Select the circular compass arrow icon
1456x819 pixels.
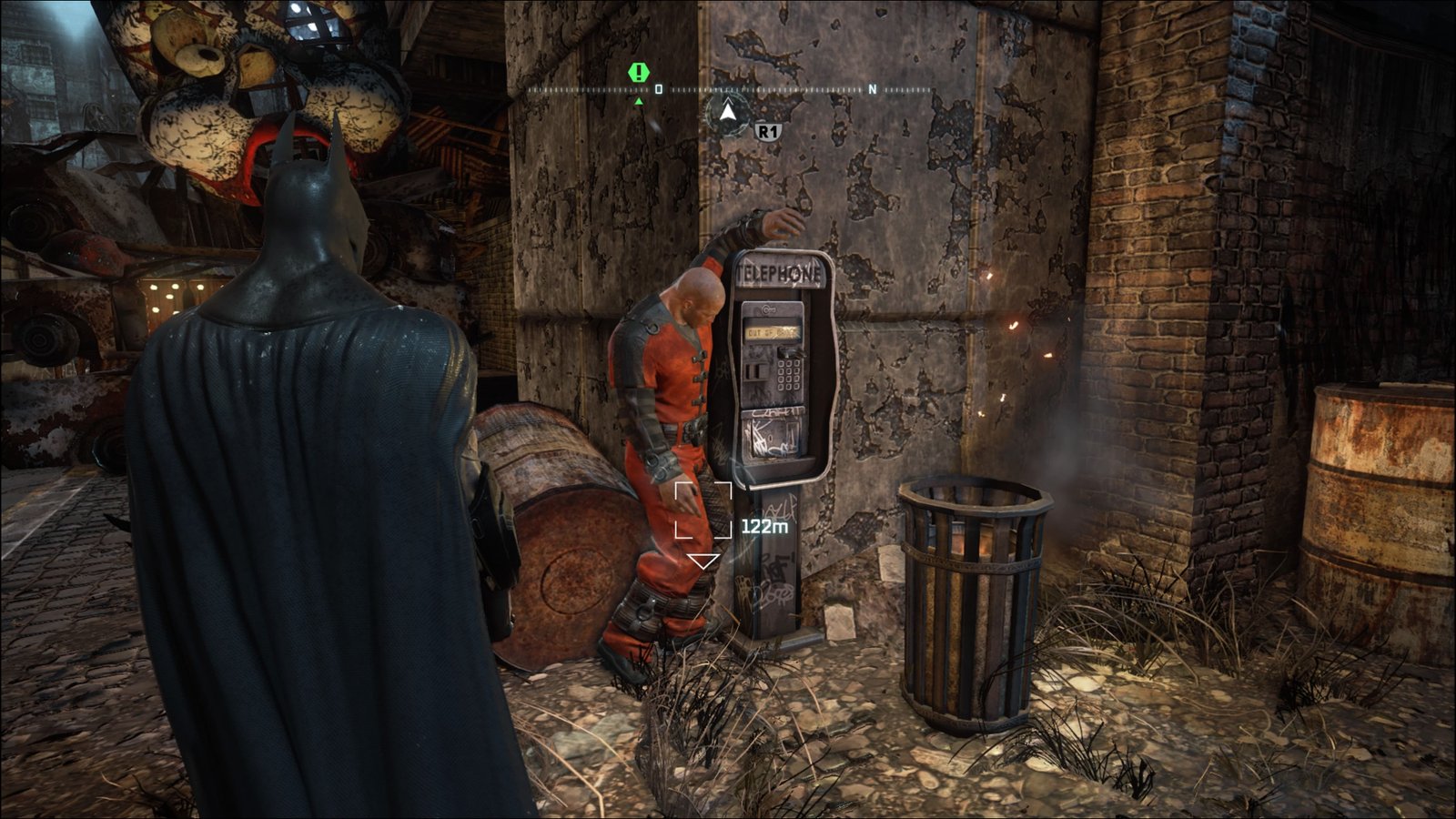coord(727,114)
